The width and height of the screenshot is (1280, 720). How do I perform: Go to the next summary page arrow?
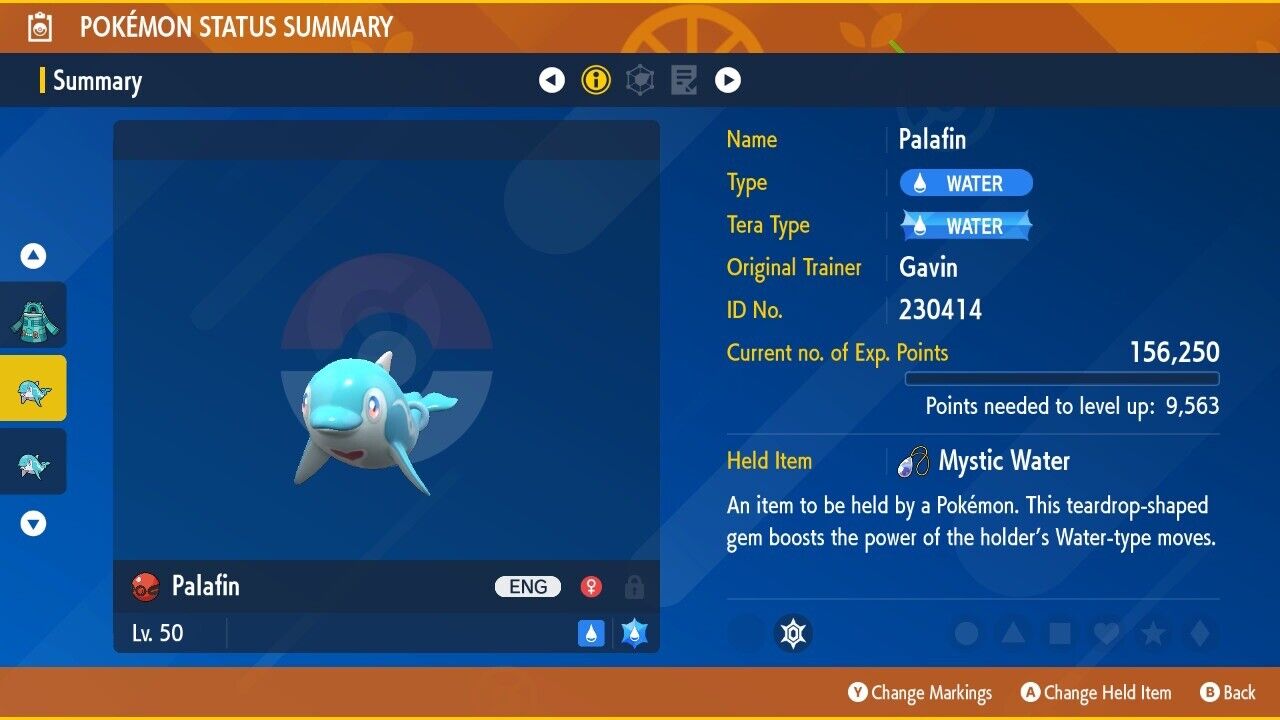coord(728,80)
